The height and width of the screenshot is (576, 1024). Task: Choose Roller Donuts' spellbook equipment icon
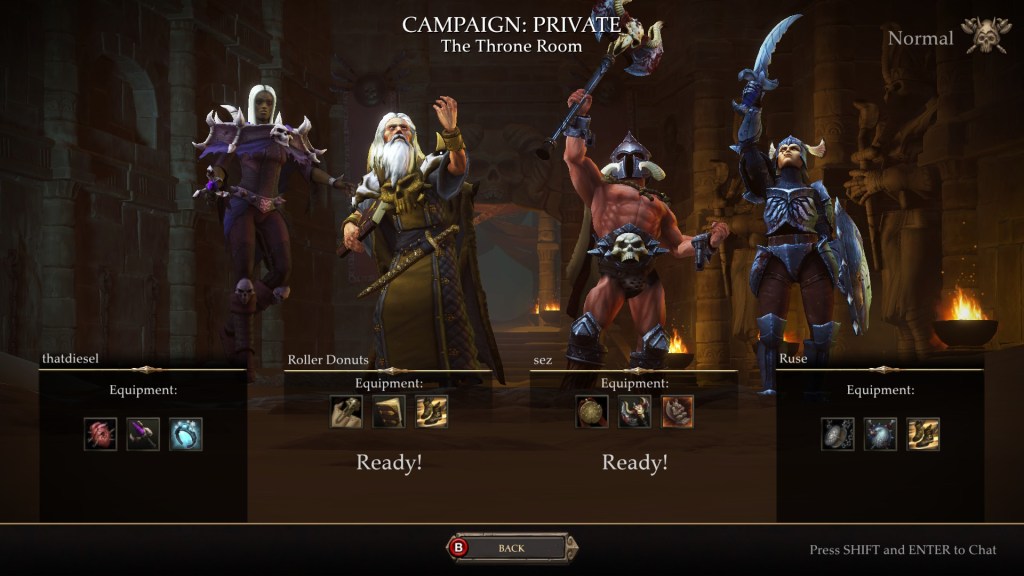[x=389, y=411]
